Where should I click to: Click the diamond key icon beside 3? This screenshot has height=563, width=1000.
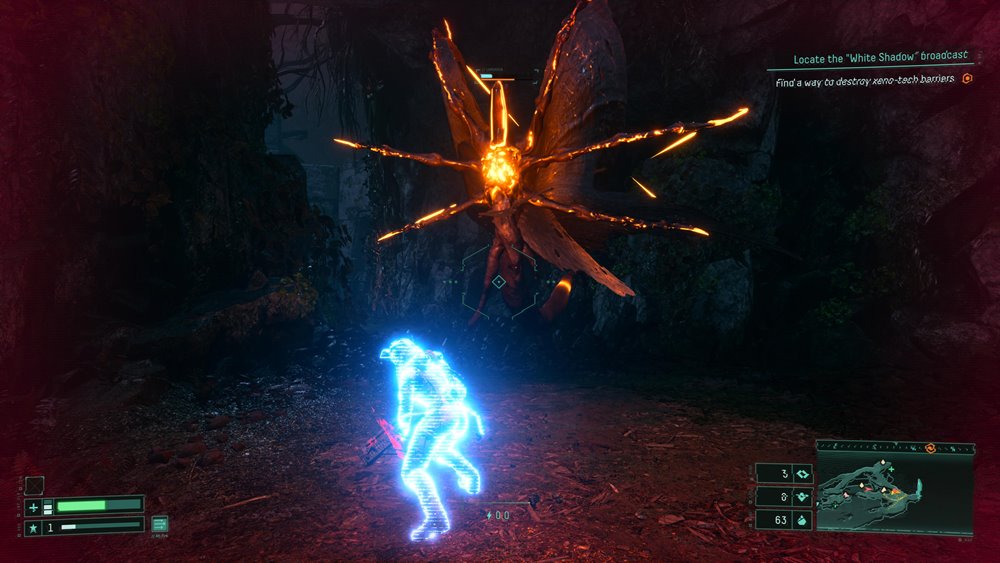point(801,474)
